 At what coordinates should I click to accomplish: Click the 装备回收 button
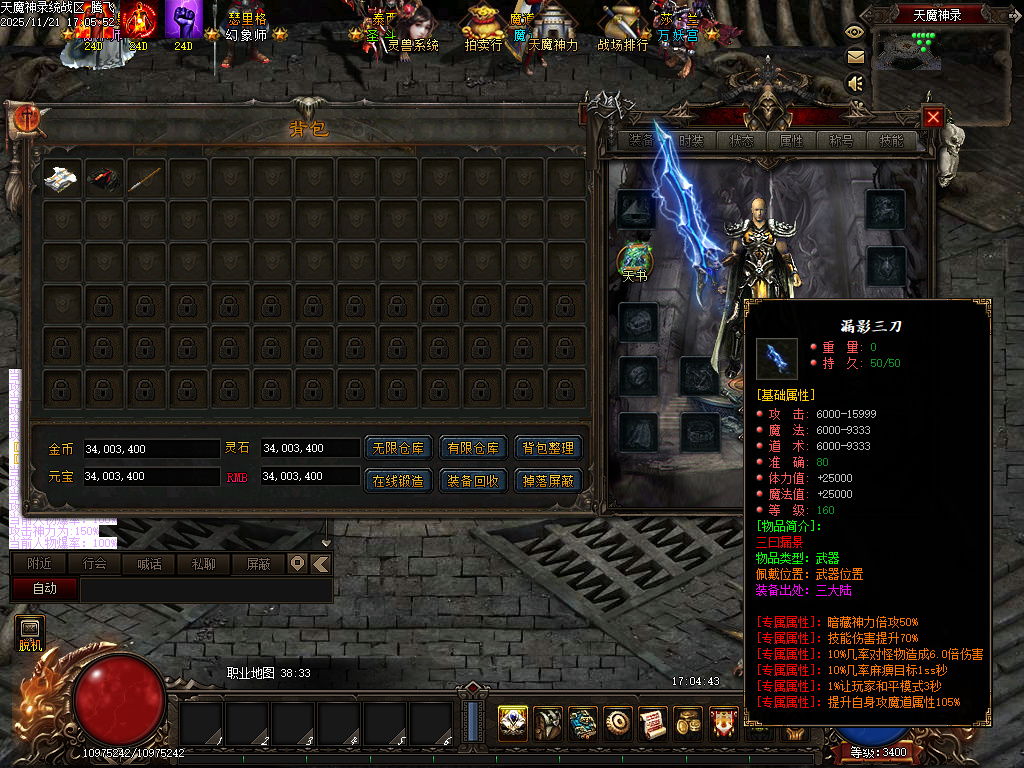[x=473, y=481]
